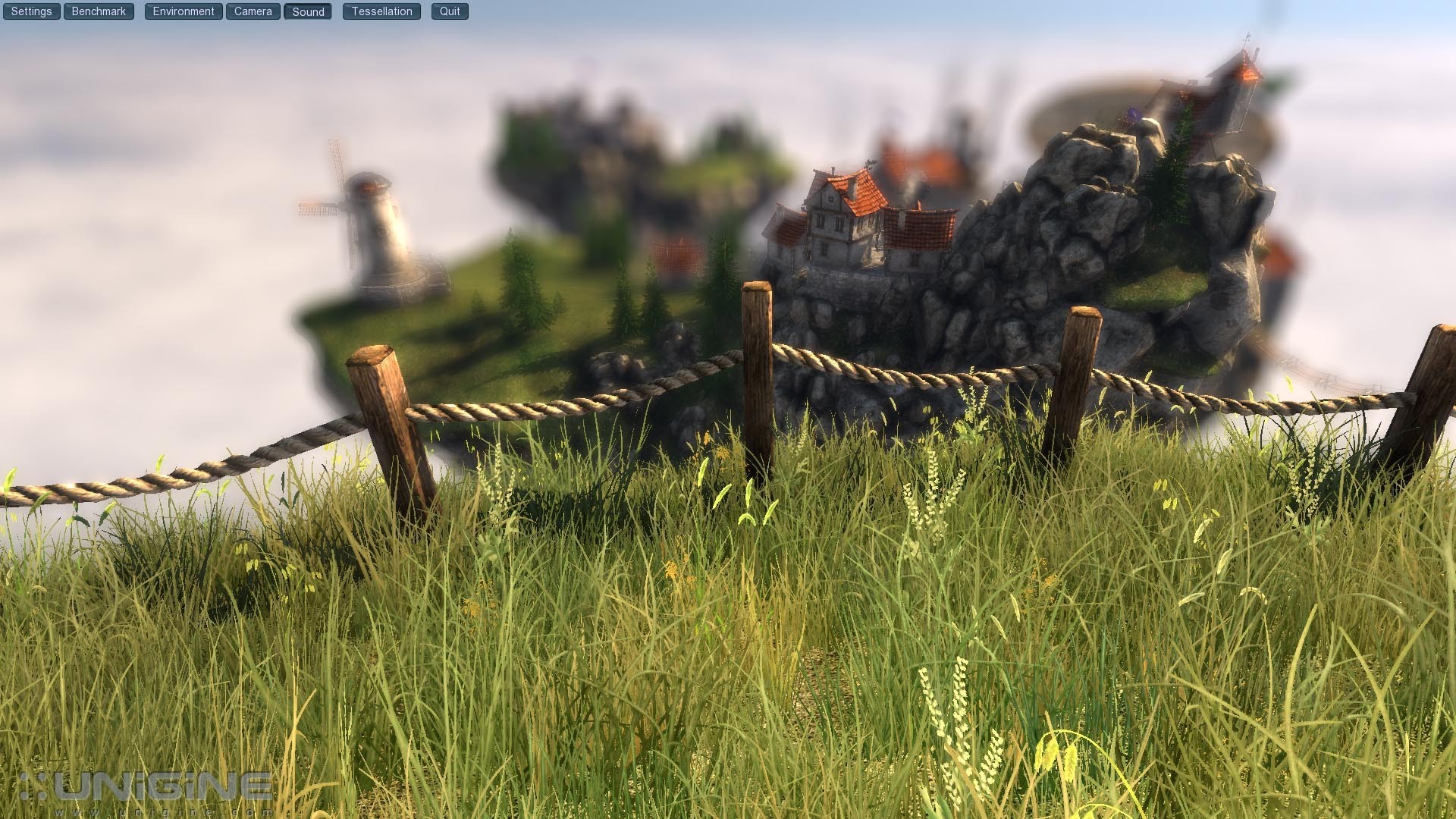Quit the Unigine benchmark
The height and width of the screenshot is (819, 1456).
tap(450, 11)
